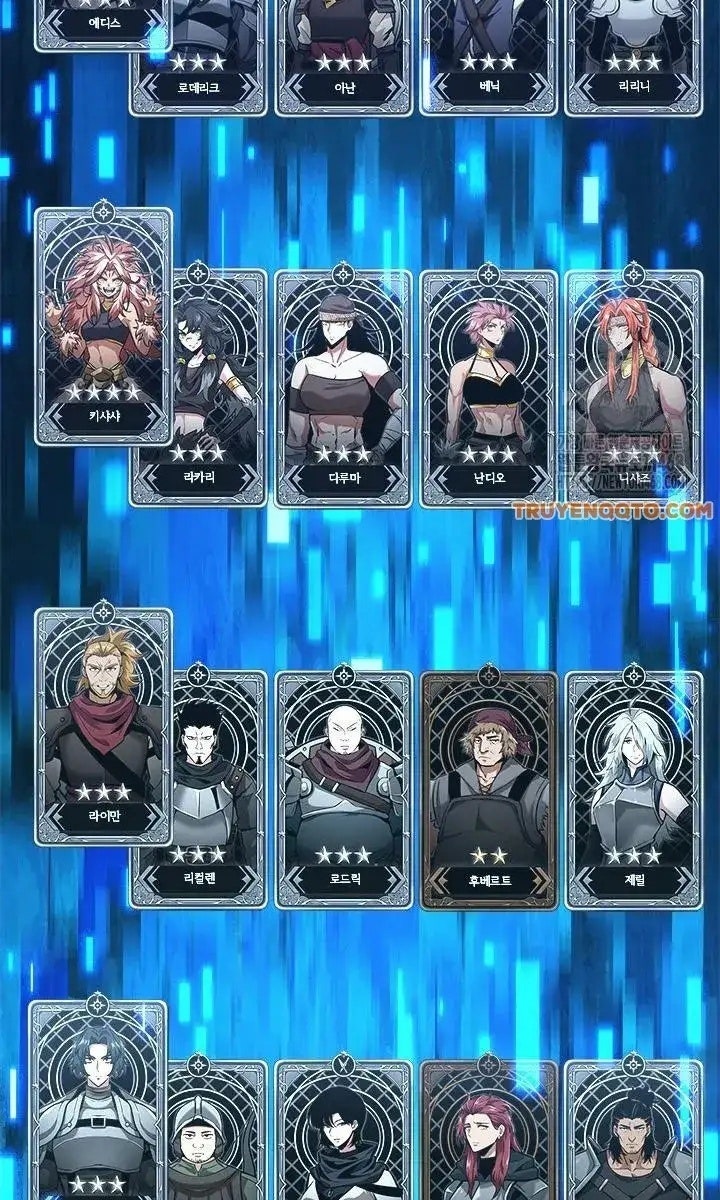Choose the bald 로드릭 character card
This screenshot has width=720, height=1200.
[343, 788]
